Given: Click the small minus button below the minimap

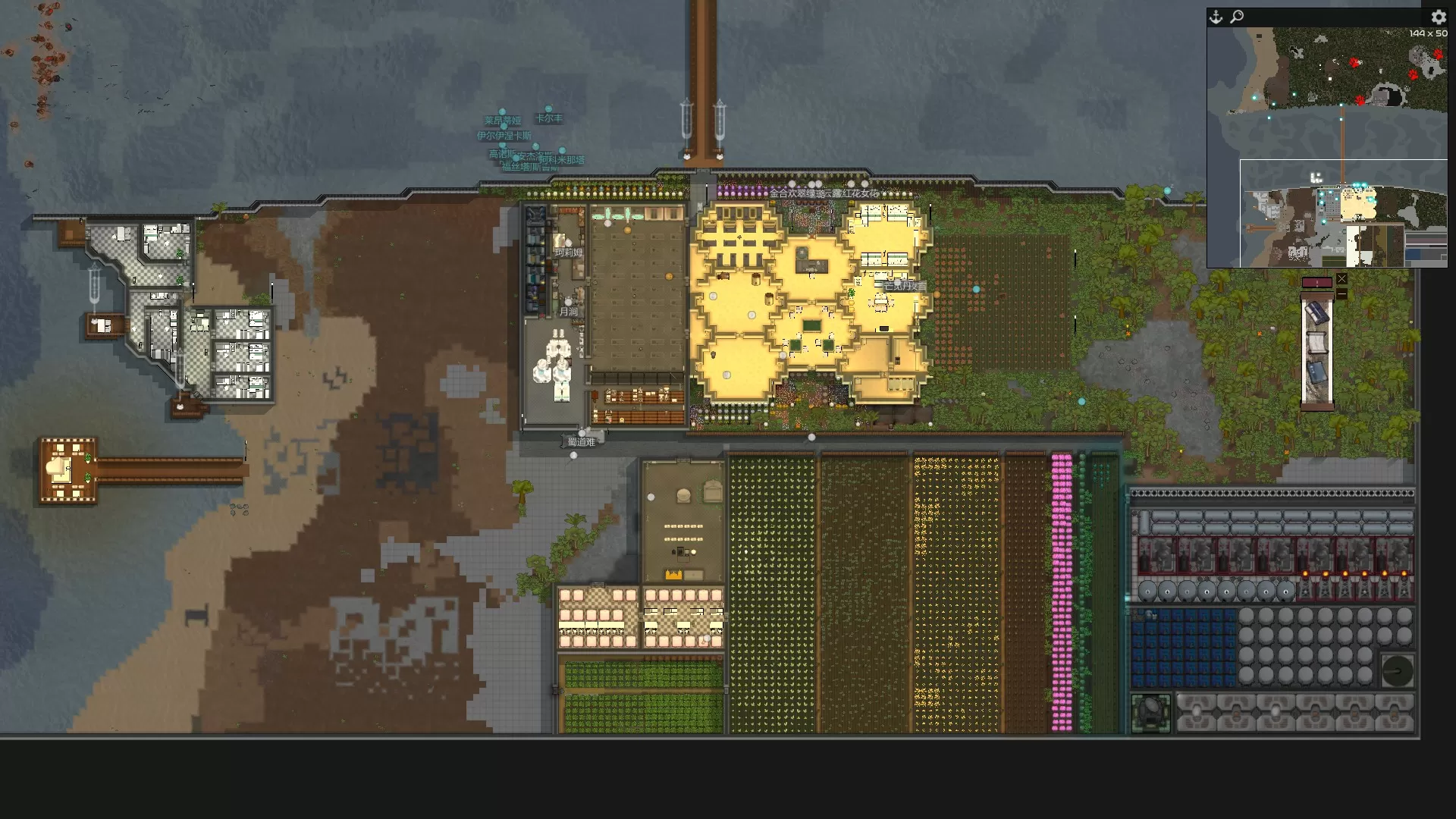Looking at the screenshot, I should 1341,293.
